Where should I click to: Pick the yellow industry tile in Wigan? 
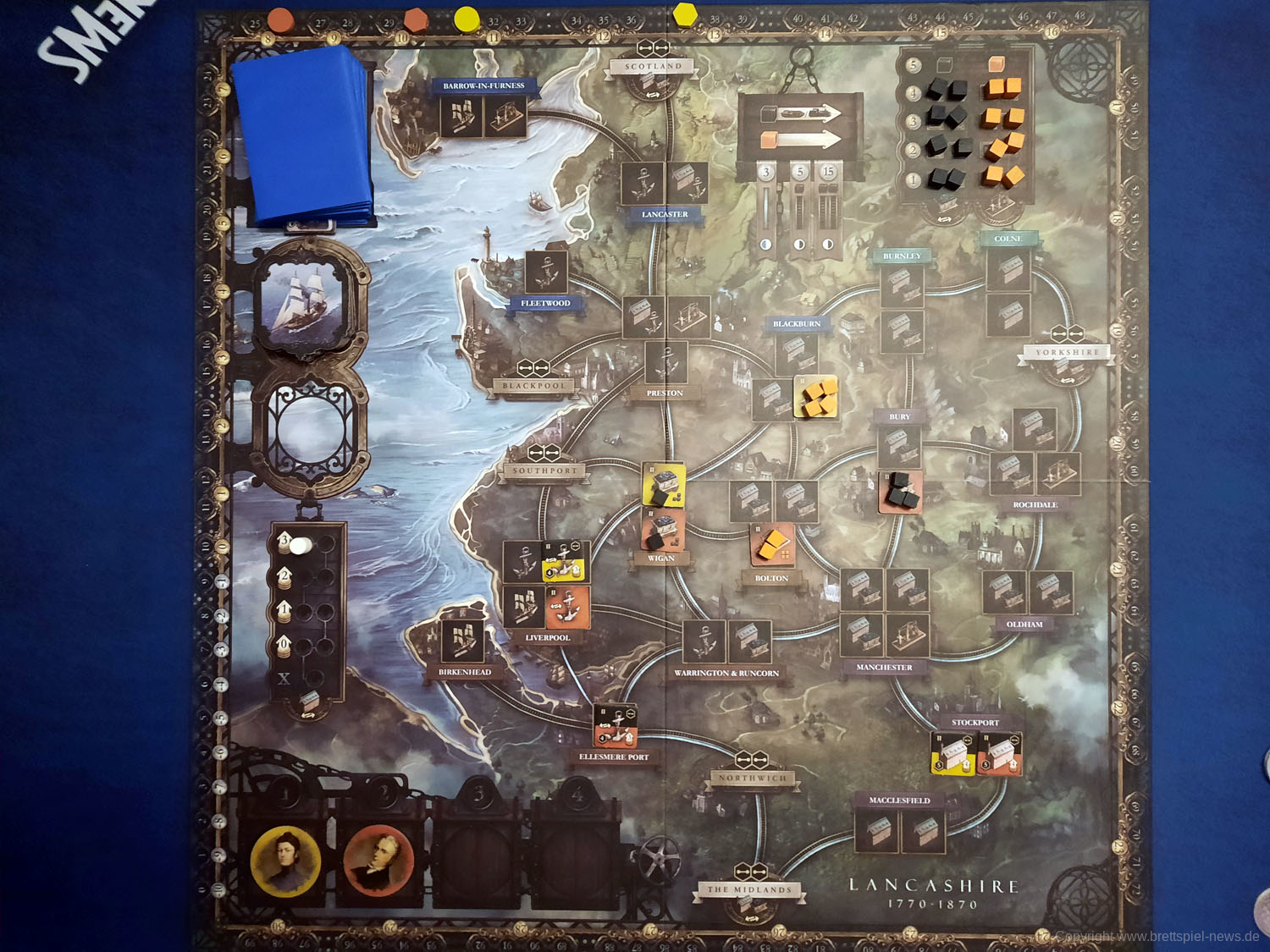(x=664, y=485)
